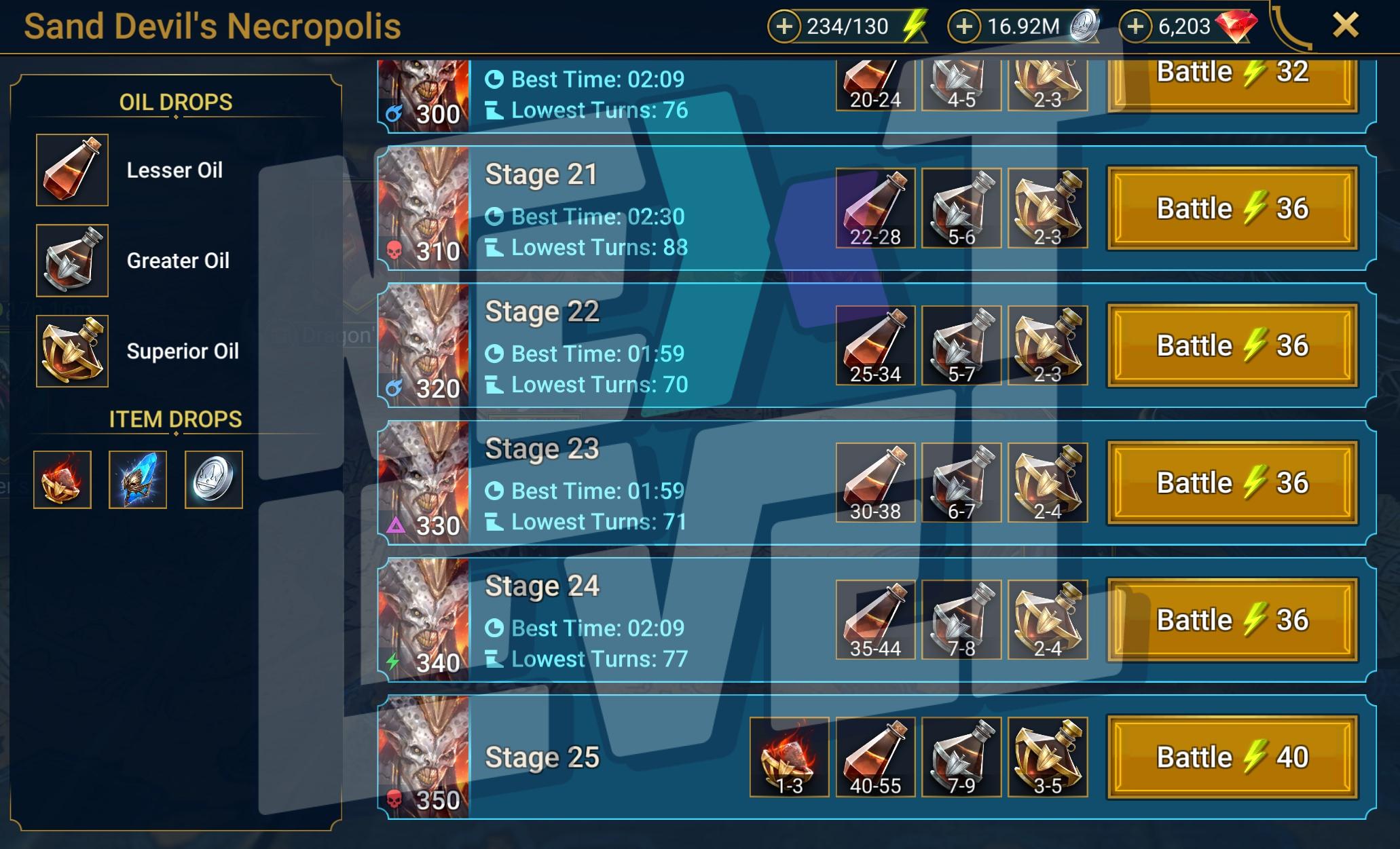The width and height of the screenshot is (1400, 849).
Task: Inspect the Lesser Oil drop icon
Action: [x=72, y=170]
